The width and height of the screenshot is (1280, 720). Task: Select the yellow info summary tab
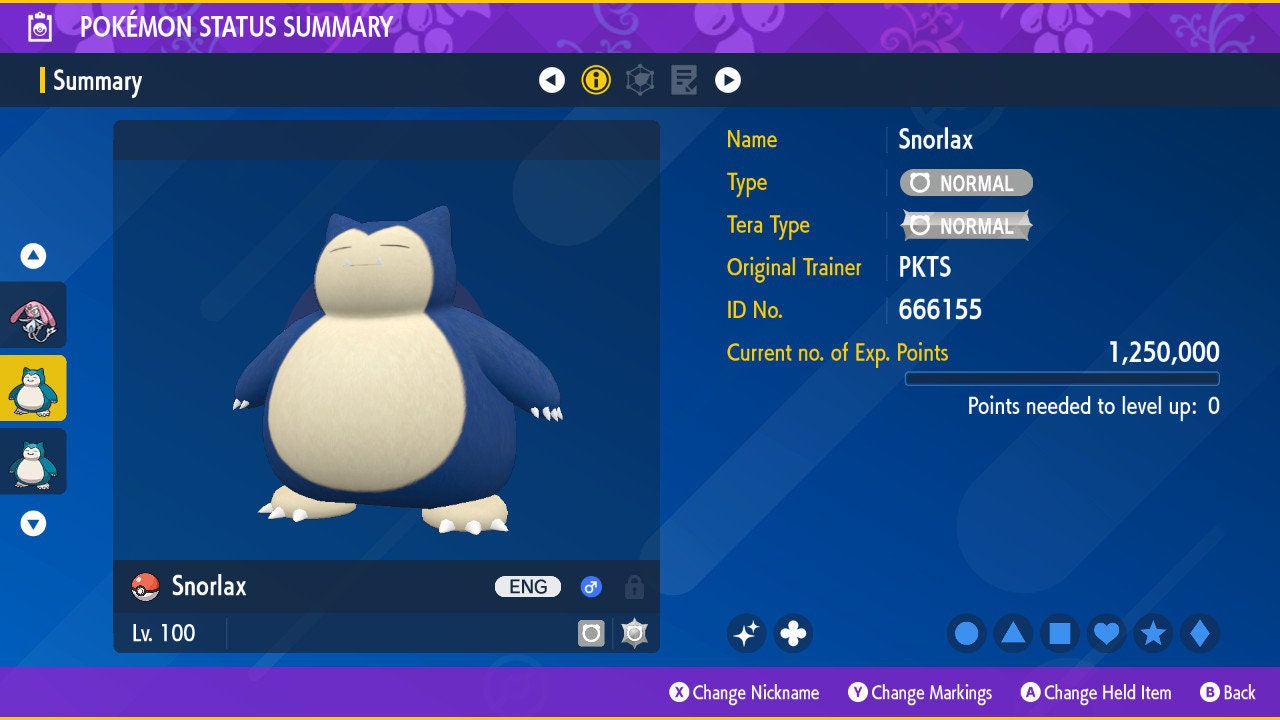point(596,80)
